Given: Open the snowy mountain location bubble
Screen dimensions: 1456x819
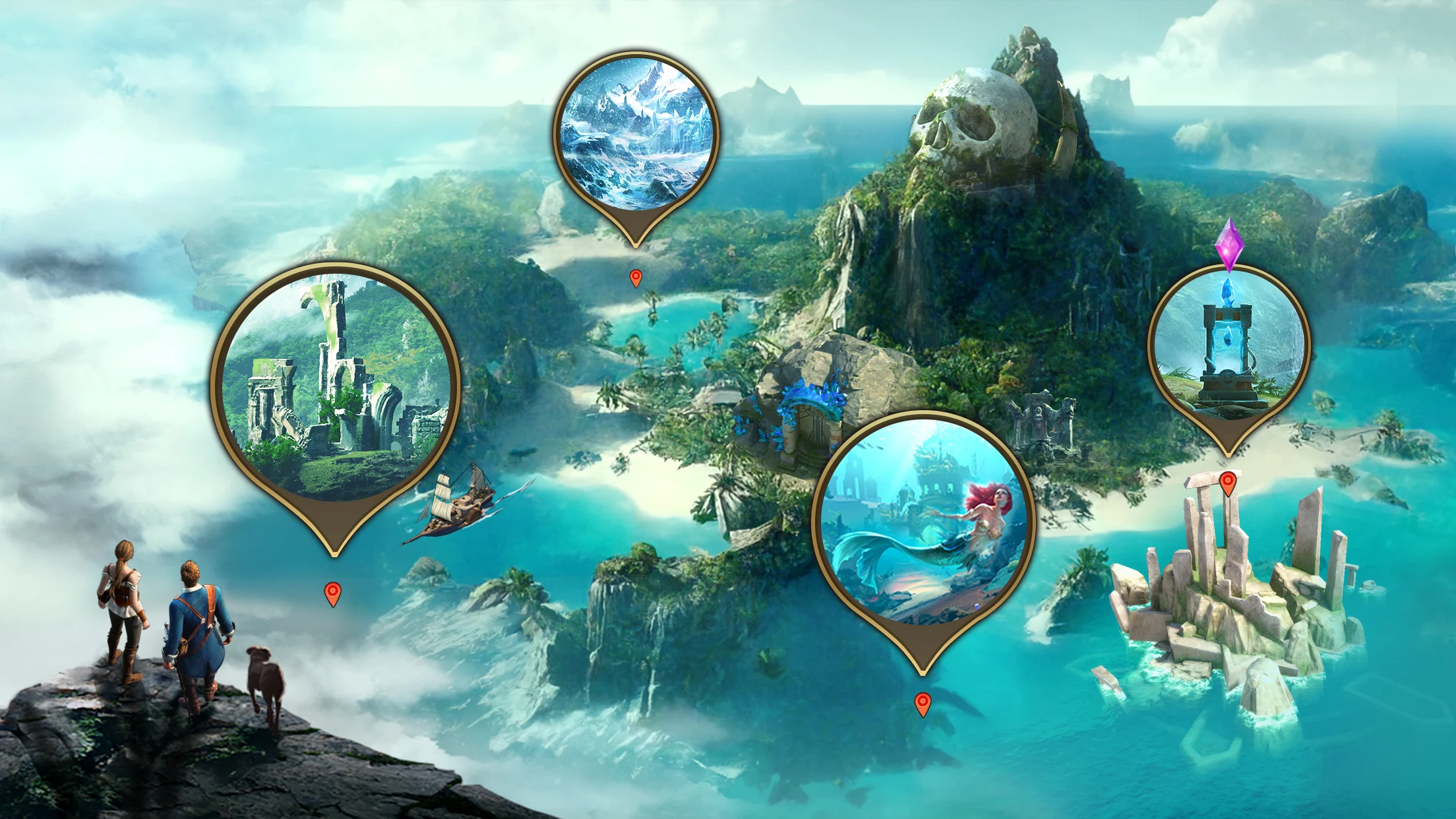Looking at the screenshot, I should coord(636,135).
